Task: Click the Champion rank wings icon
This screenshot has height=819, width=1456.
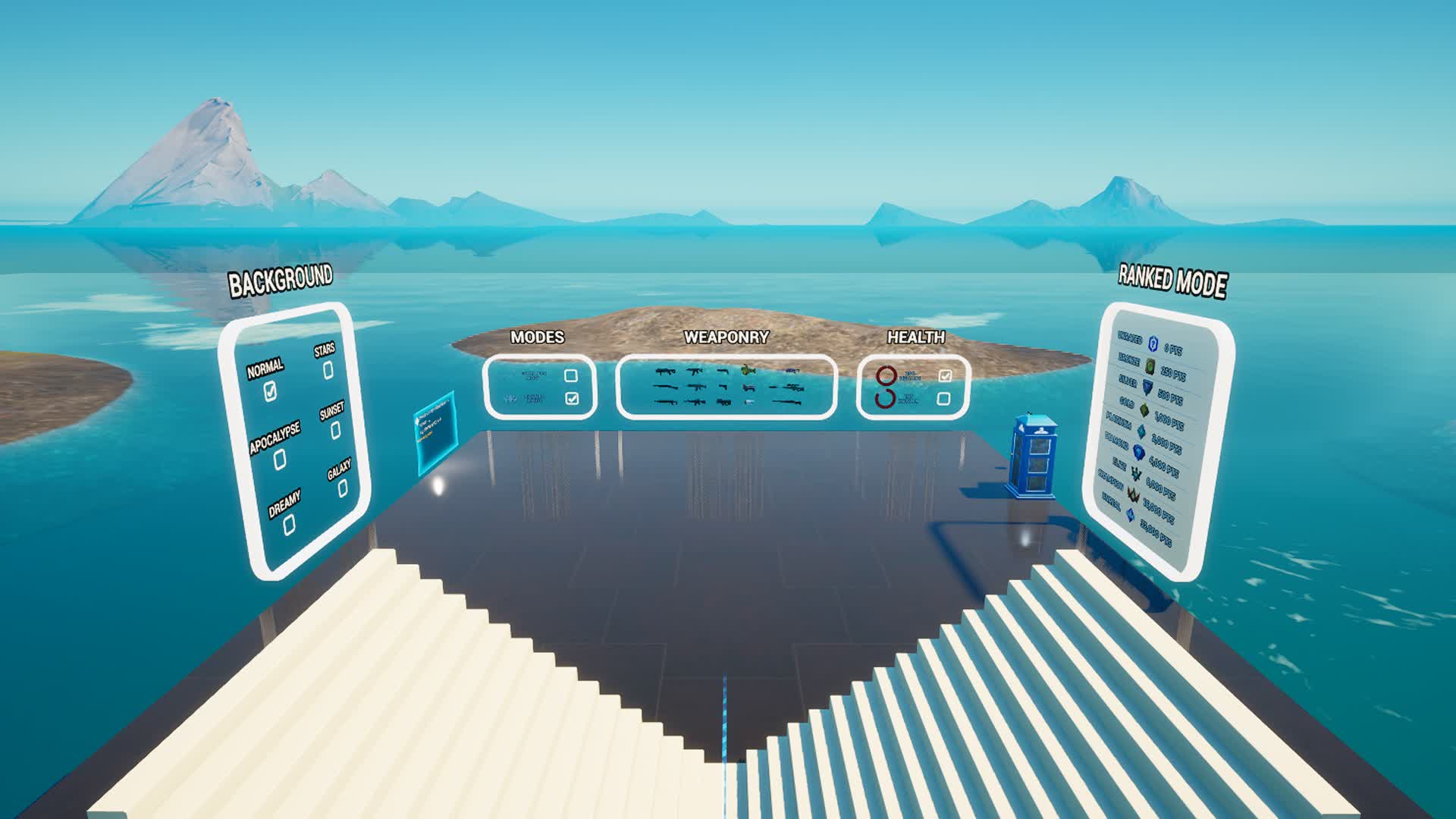Action: 1132,494
